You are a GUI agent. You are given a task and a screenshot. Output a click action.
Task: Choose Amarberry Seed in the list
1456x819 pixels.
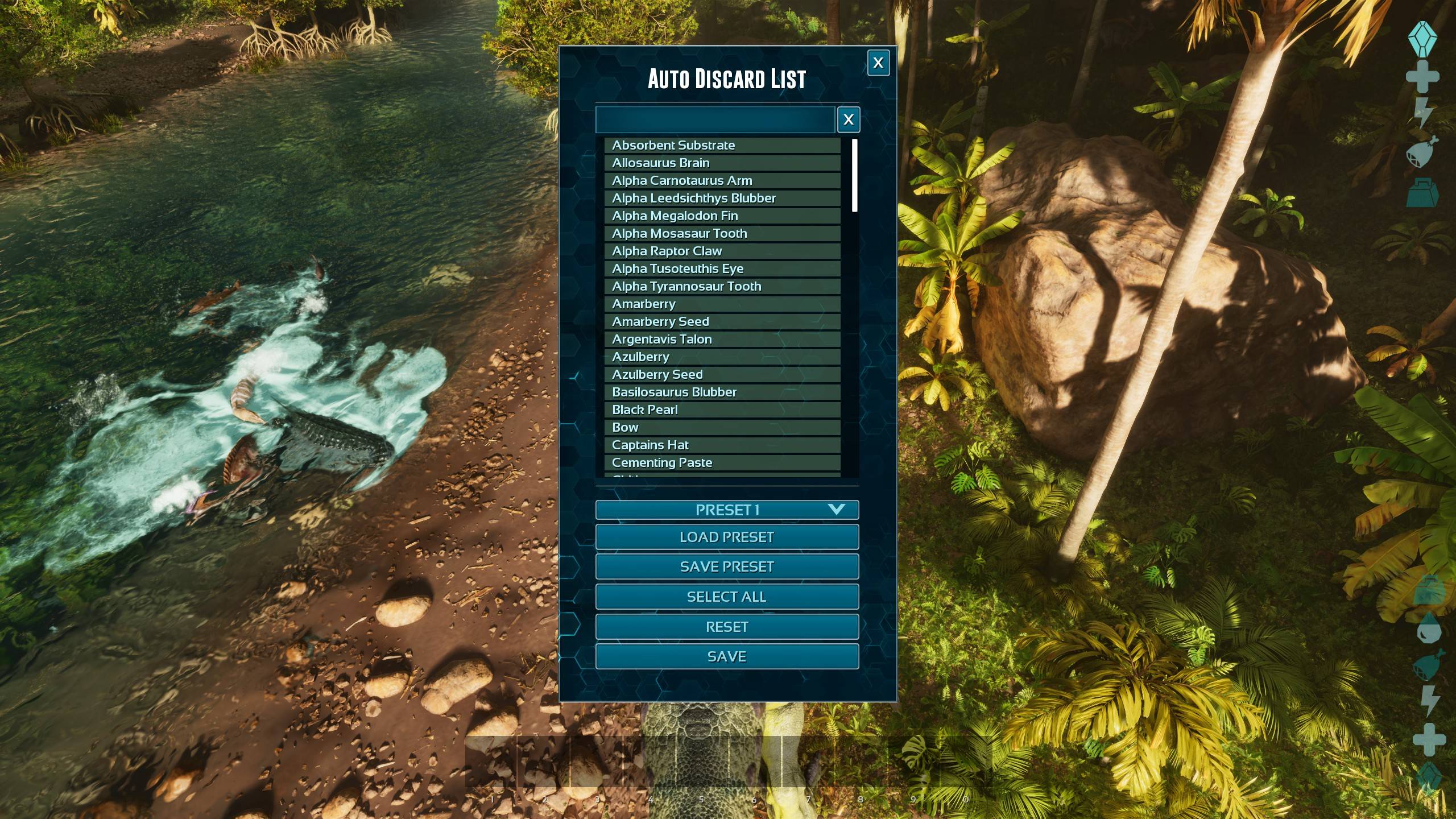(722, 322)
